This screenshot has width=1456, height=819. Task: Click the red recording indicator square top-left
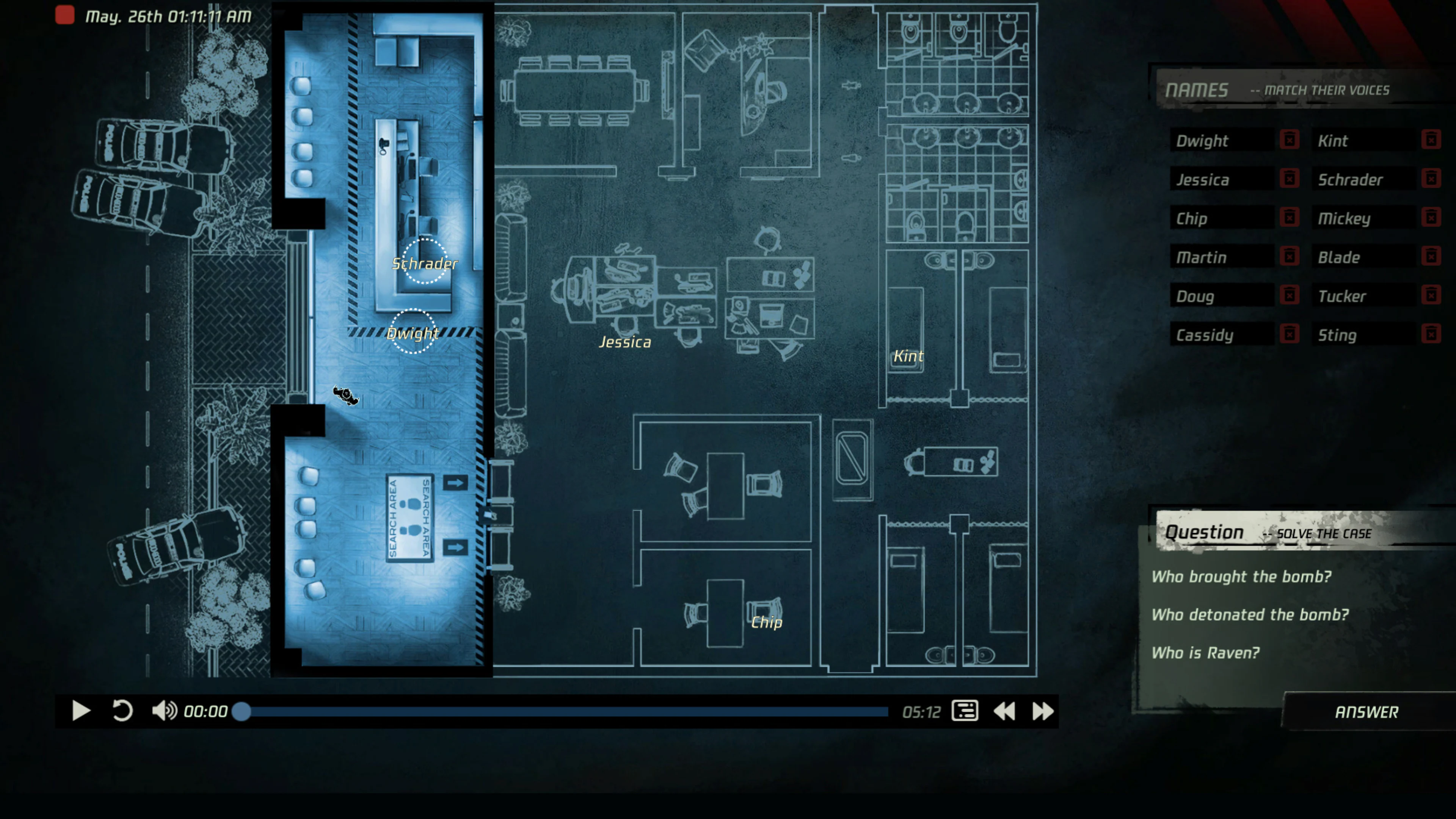click(65, 15)
